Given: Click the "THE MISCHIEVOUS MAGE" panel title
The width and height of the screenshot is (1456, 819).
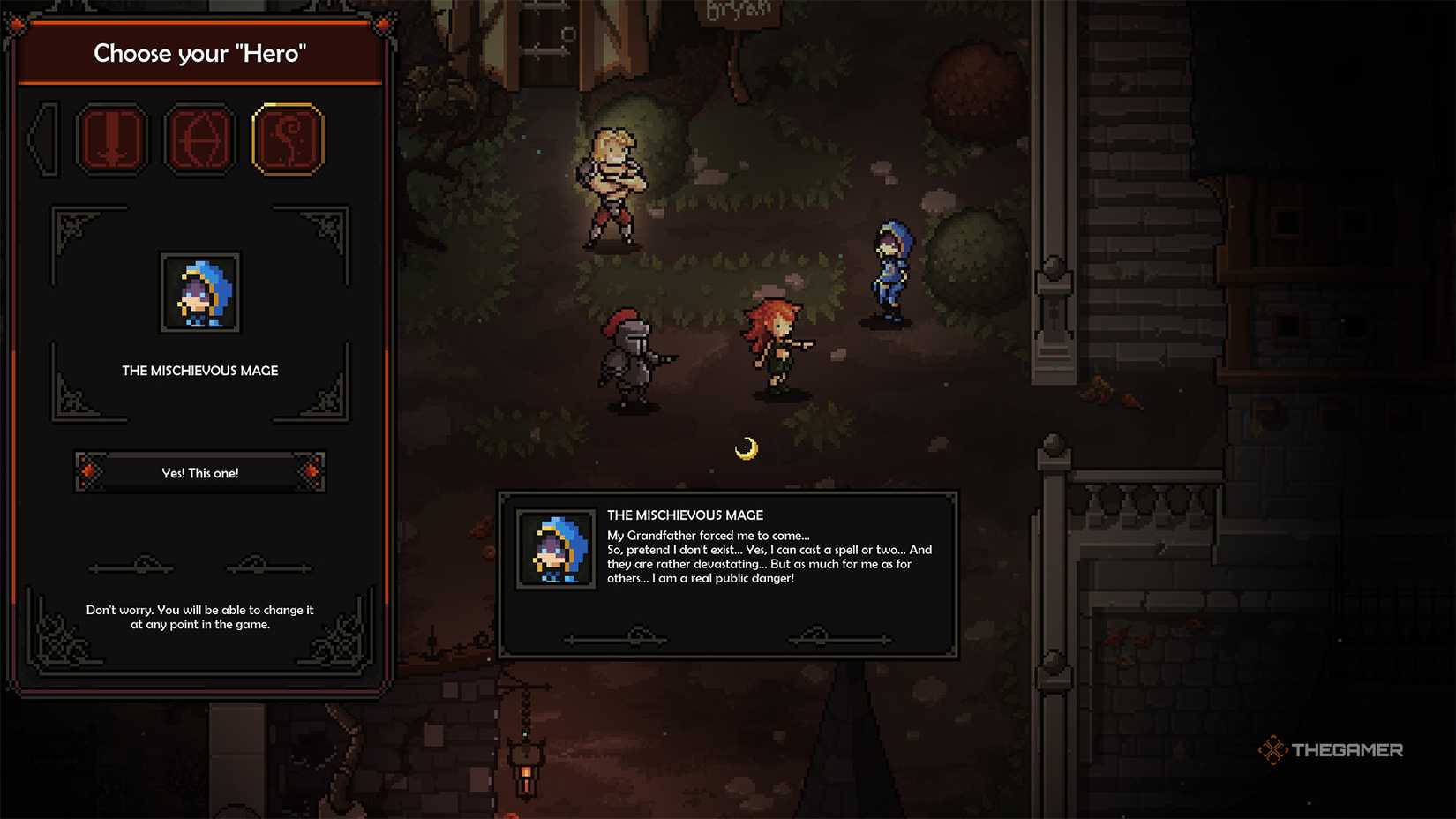Looking at the screenshot, I should (x=199, y=371).
